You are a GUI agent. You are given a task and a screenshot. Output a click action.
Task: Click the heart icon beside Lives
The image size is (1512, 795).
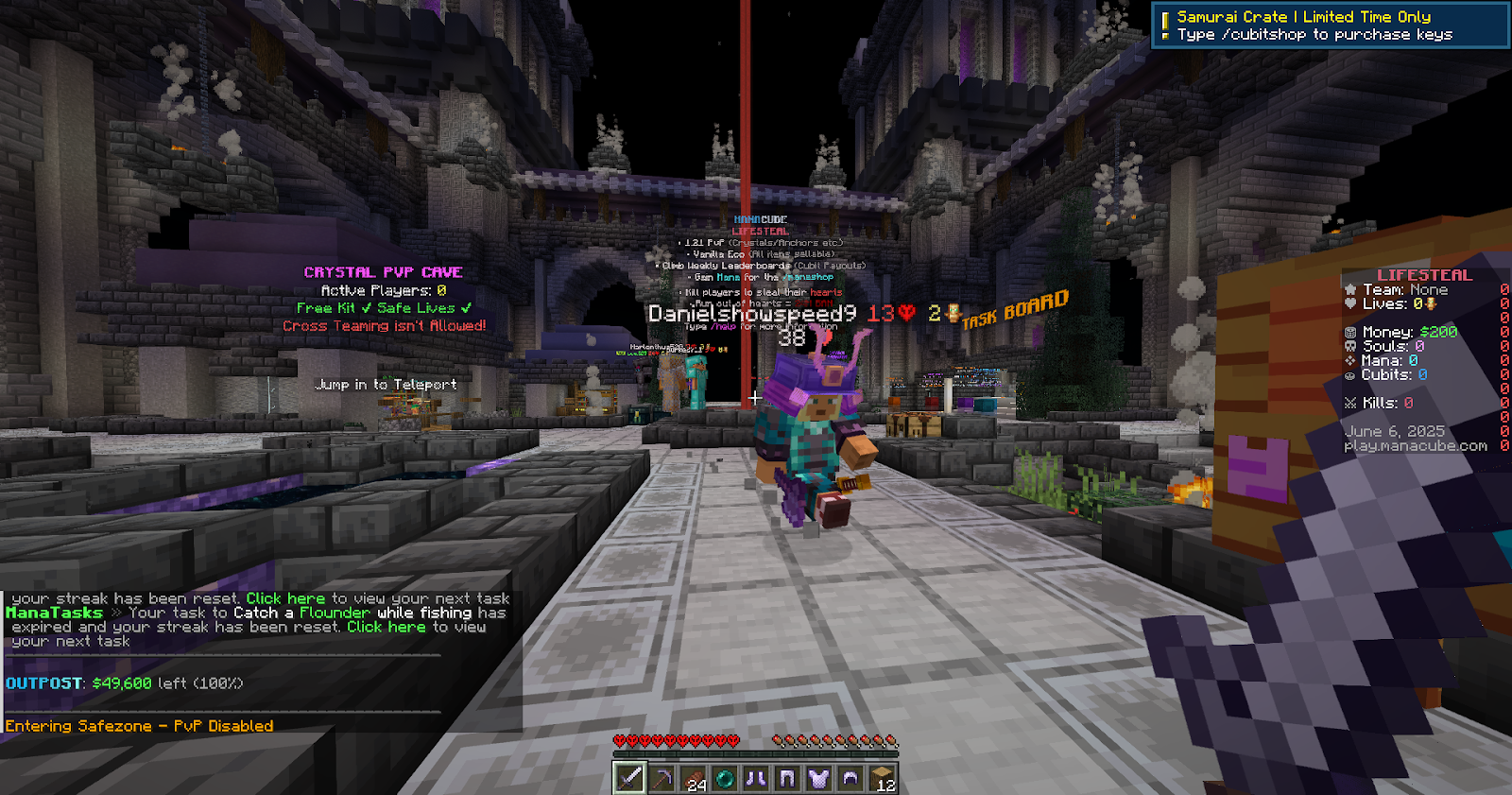[1349, 303]
